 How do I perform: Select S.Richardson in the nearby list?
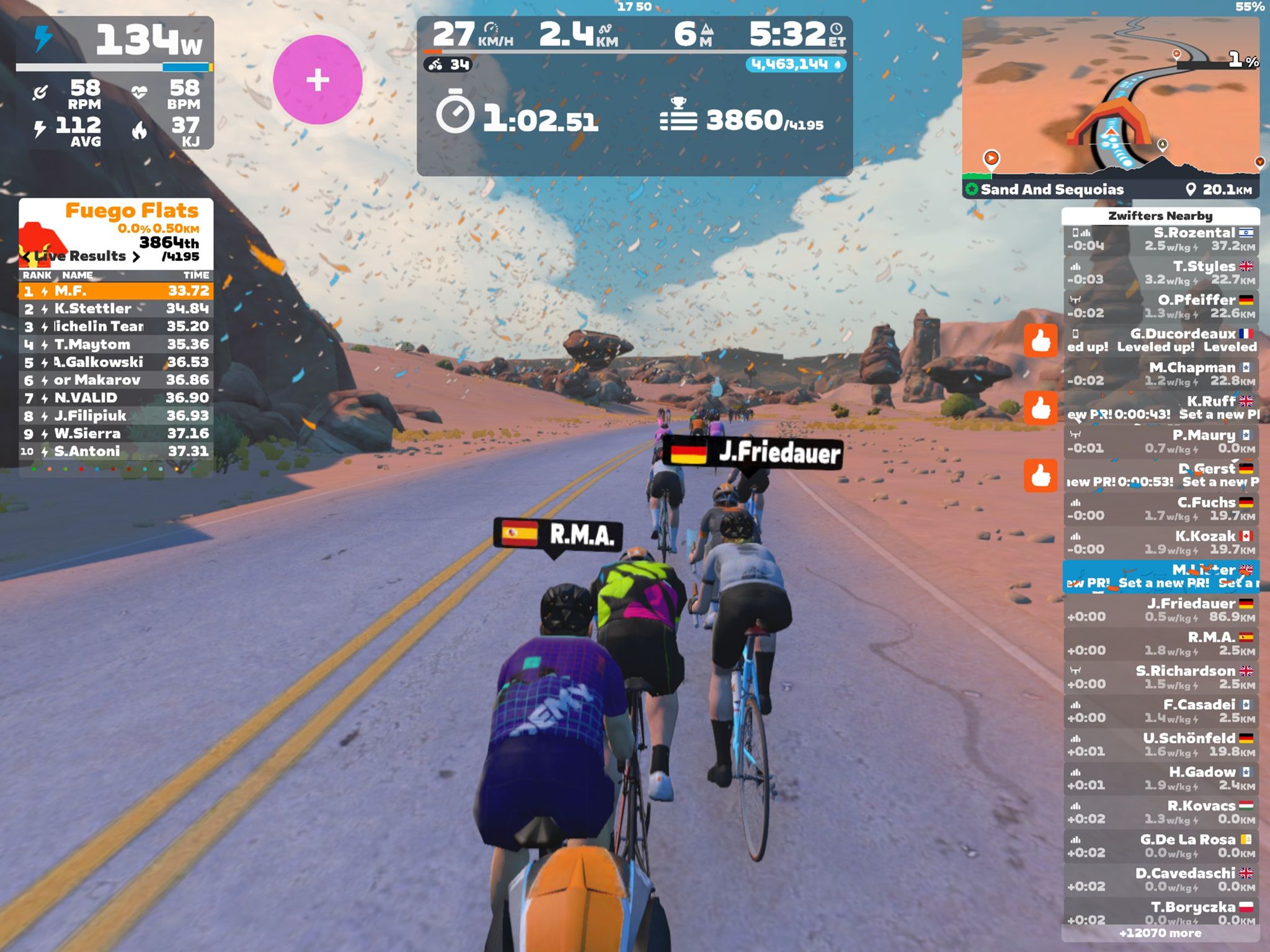point(1161,677)
